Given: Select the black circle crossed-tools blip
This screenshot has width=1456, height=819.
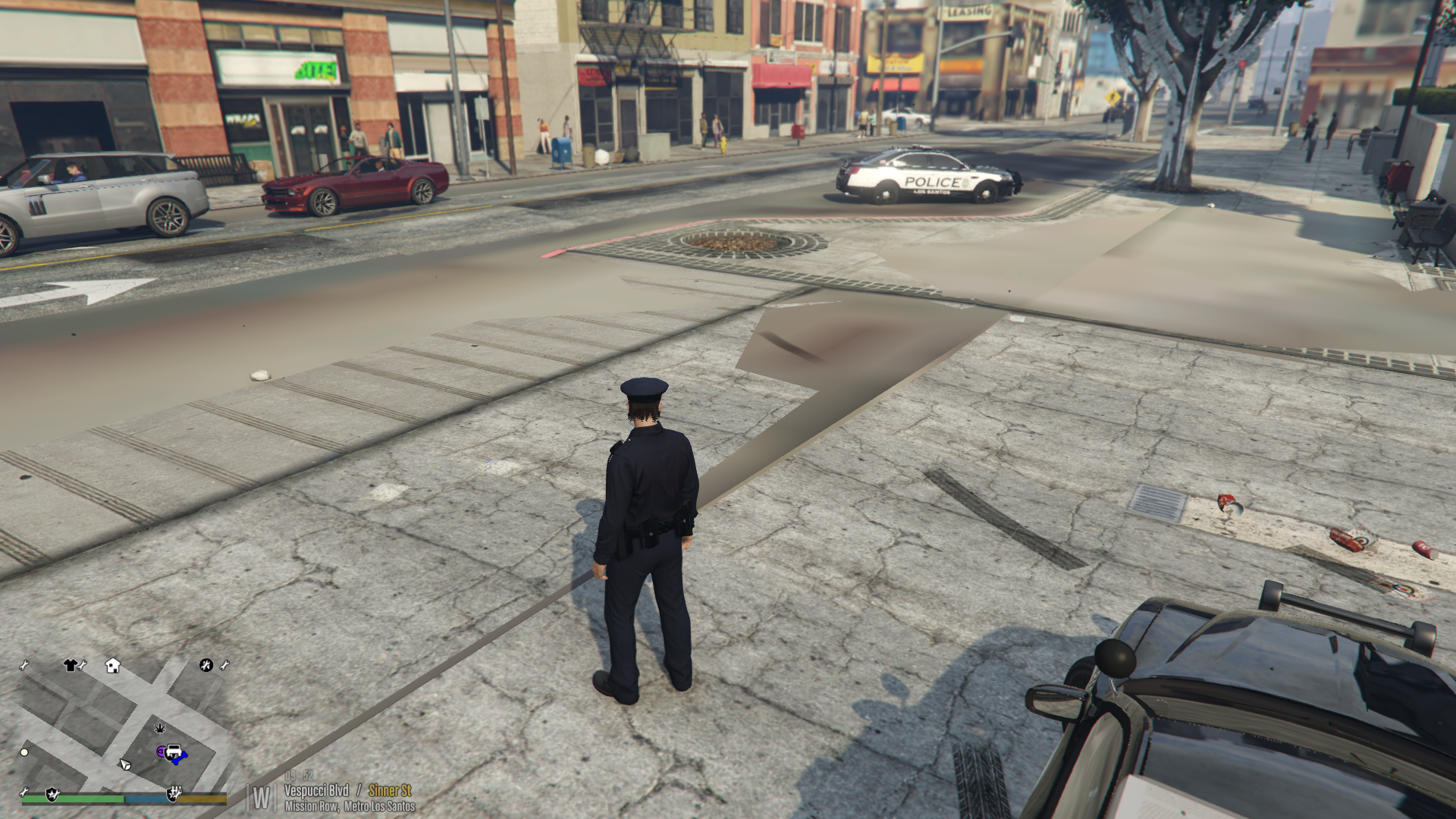Looking at the screenshot, I should tap(206, 665).
